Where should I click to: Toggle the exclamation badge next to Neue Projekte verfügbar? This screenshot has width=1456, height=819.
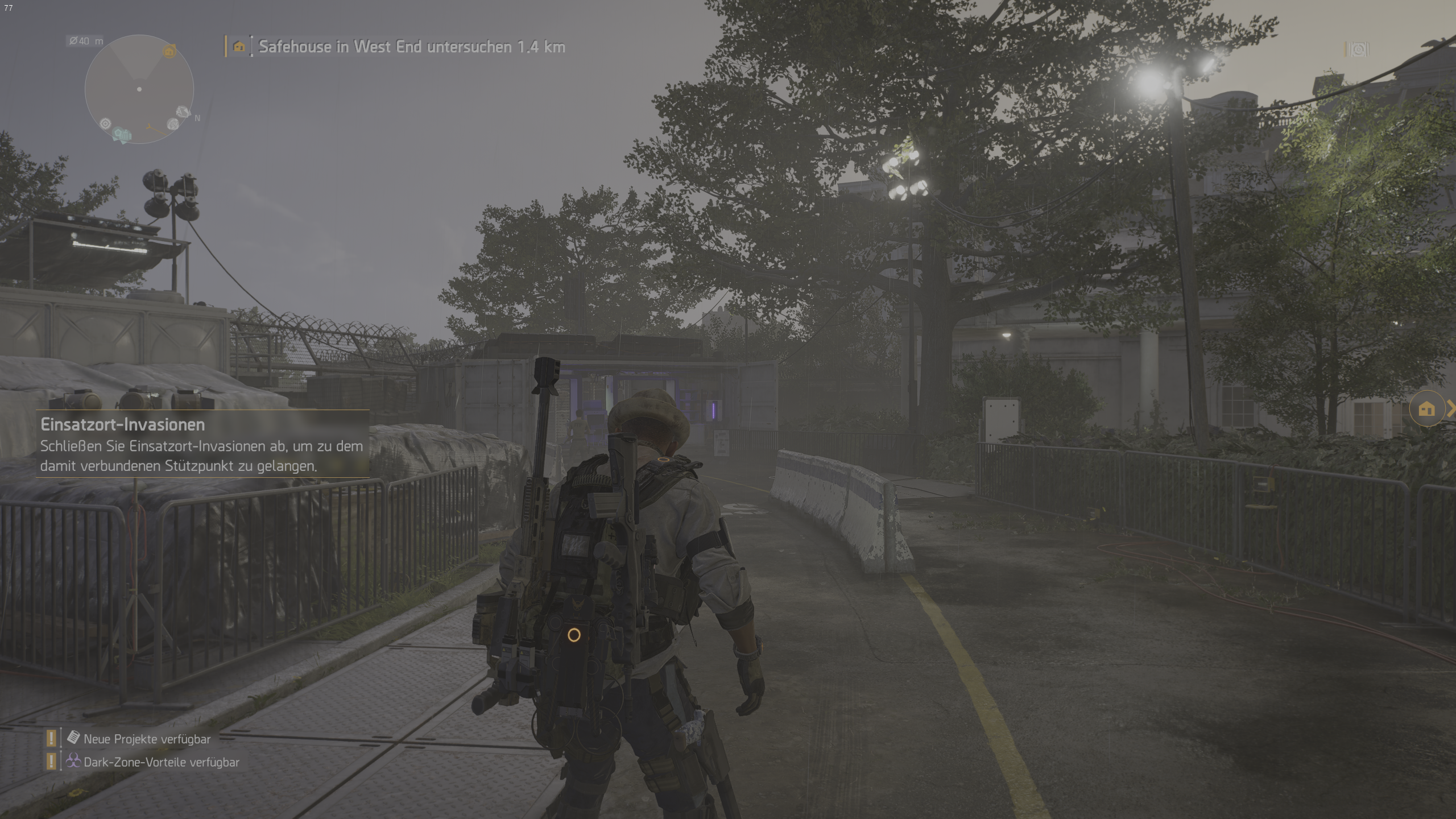[51, 739]
